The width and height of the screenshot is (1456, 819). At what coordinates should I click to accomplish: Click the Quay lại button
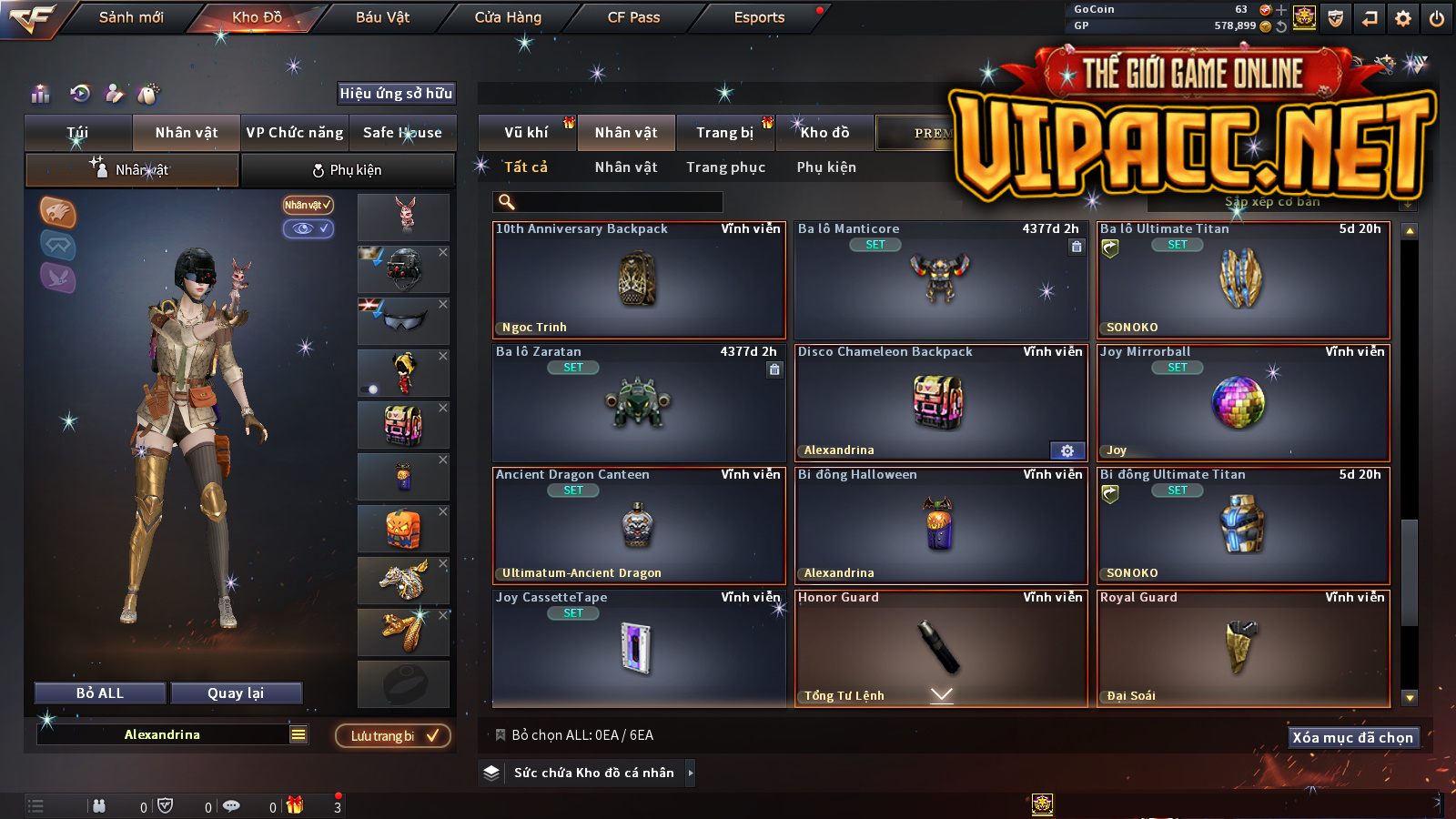(x=236, y=693)
